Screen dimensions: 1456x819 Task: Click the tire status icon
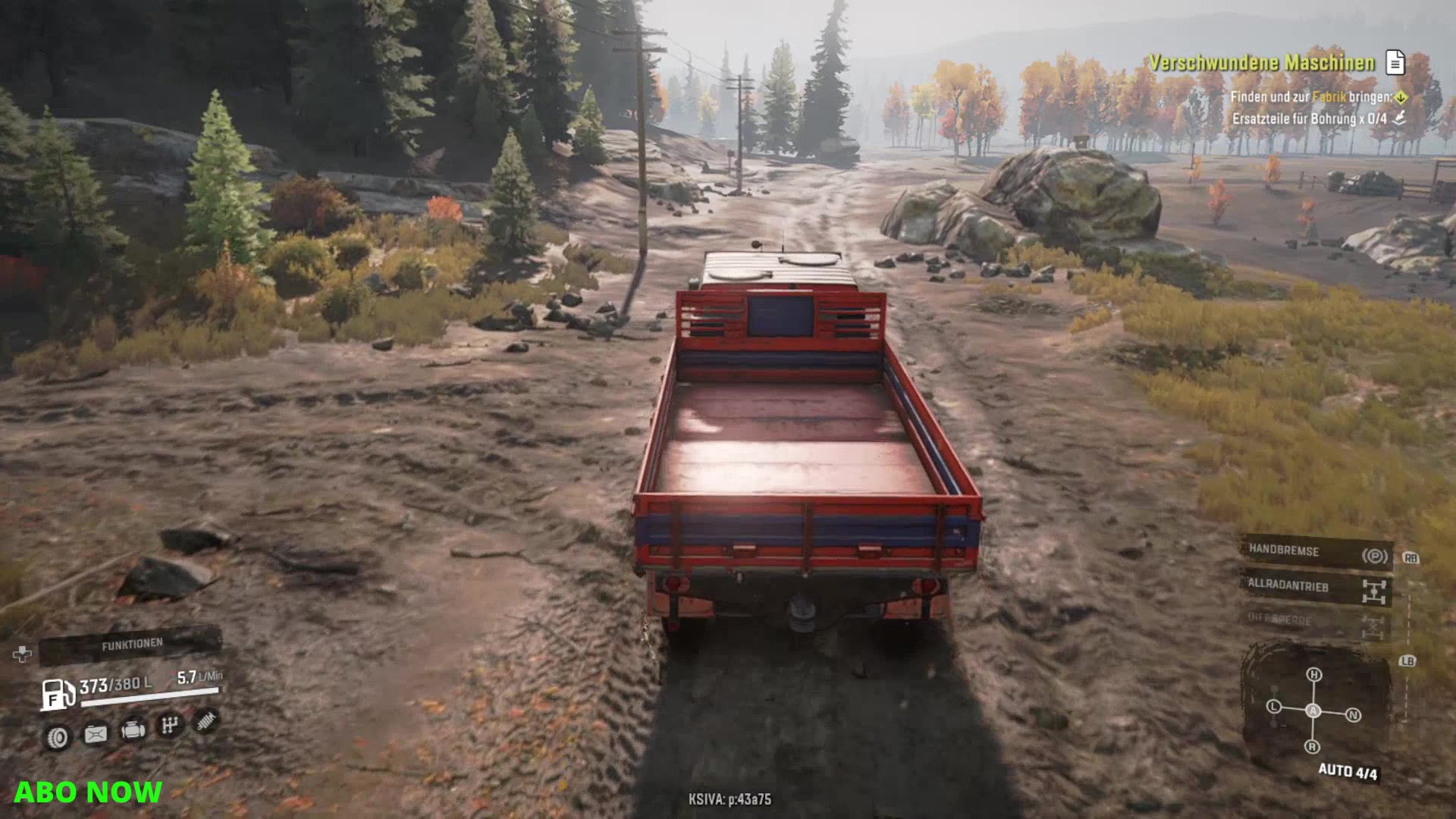58,736
